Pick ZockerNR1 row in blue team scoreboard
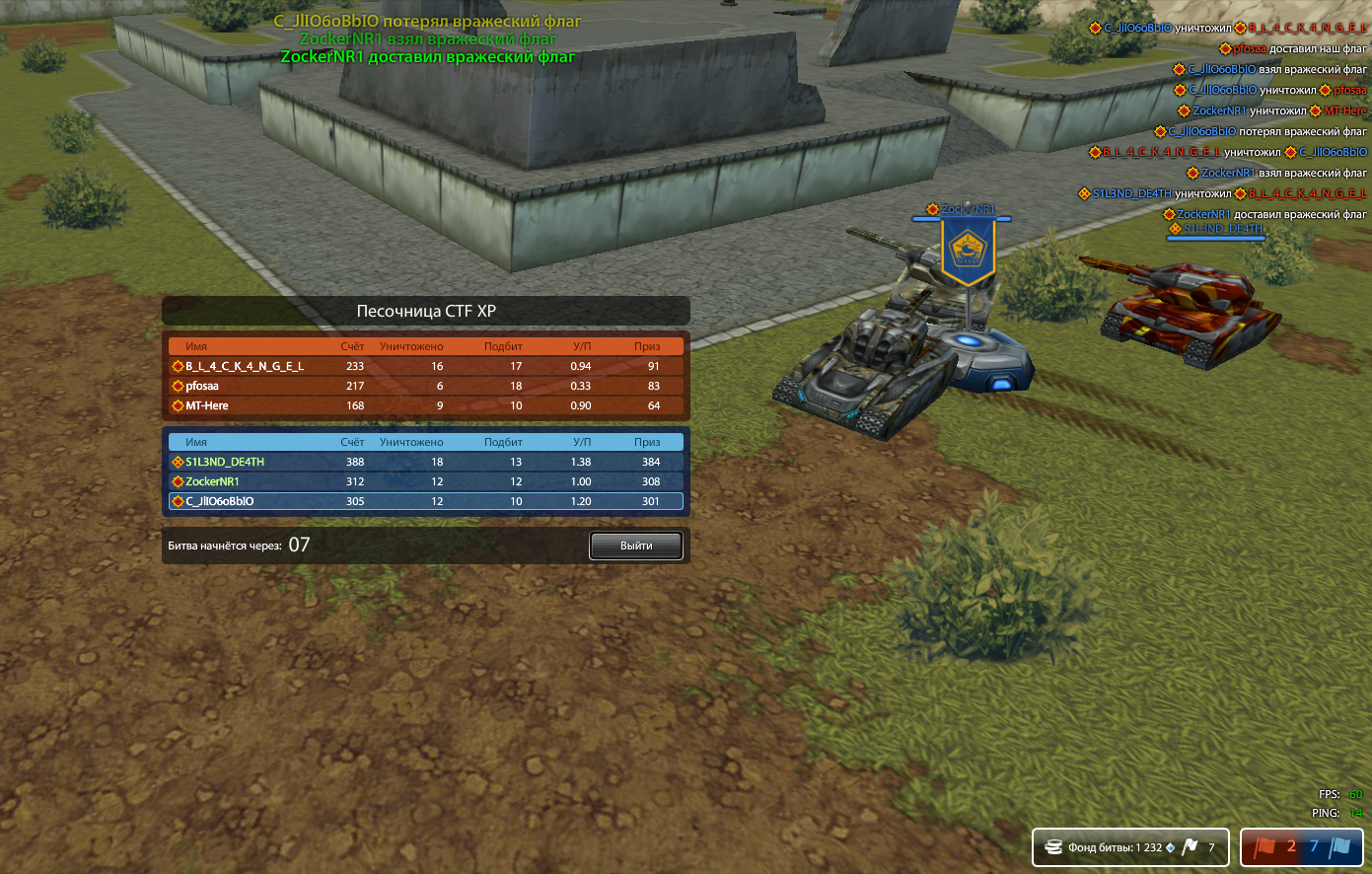Screen dimensions: 1372x874 [x=425, y=481]
